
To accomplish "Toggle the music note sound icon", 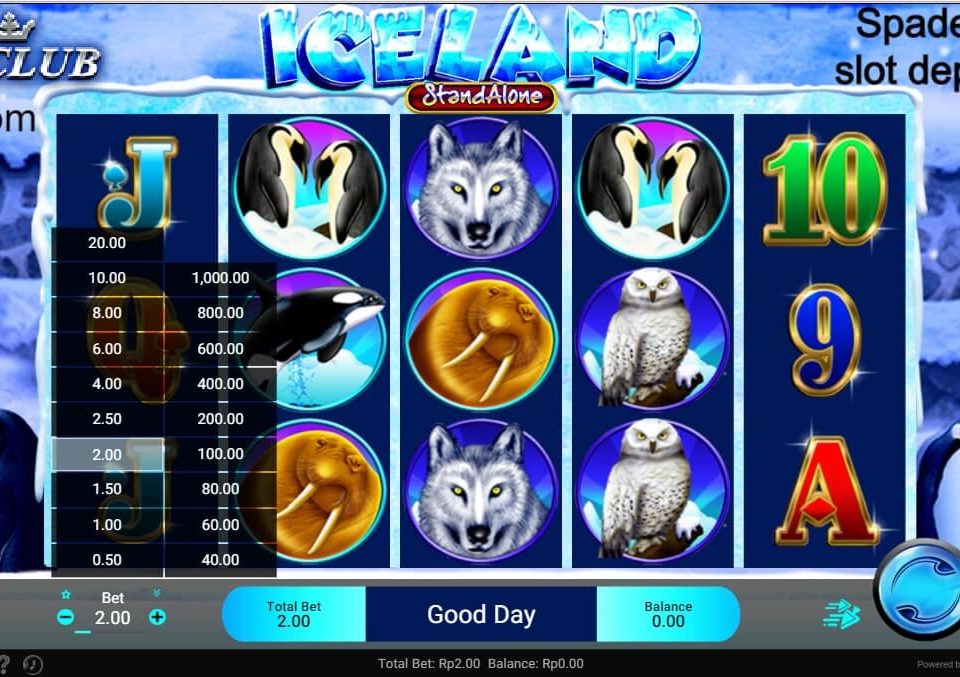I will click(31, 663).
